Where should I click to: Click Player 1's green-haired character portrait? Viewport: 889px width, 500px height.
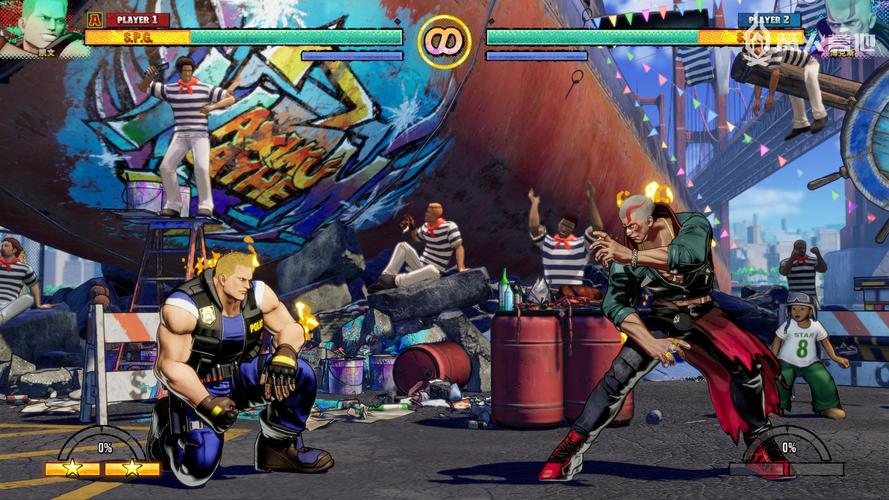tap(38, 25)
